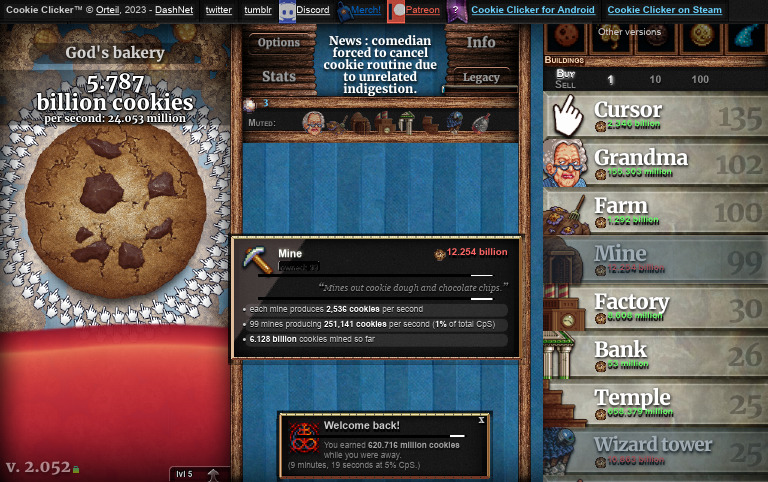Open the Legacy ascension button
768x482 pixels.
481,77
